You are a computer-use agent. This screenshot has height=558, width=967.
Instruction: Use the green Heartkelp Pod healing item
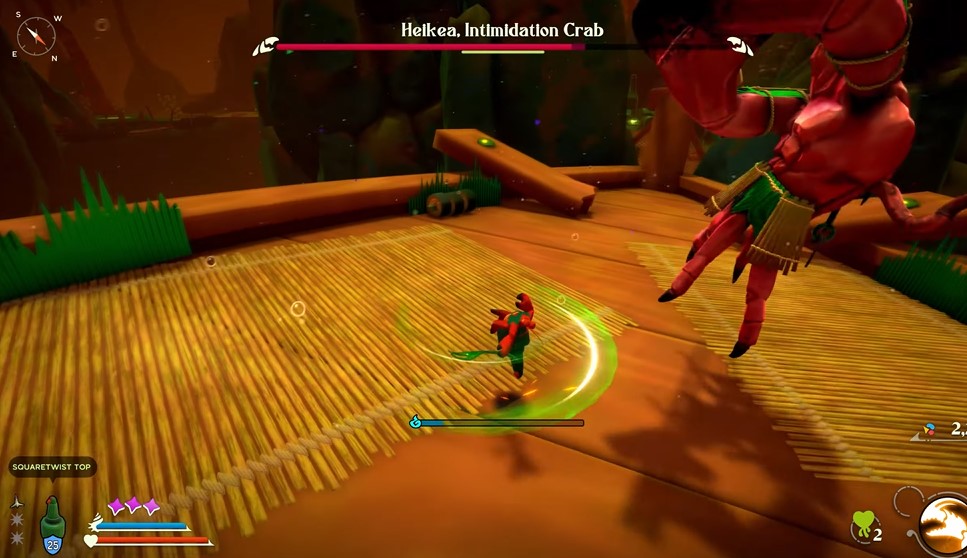click(862, 526)
